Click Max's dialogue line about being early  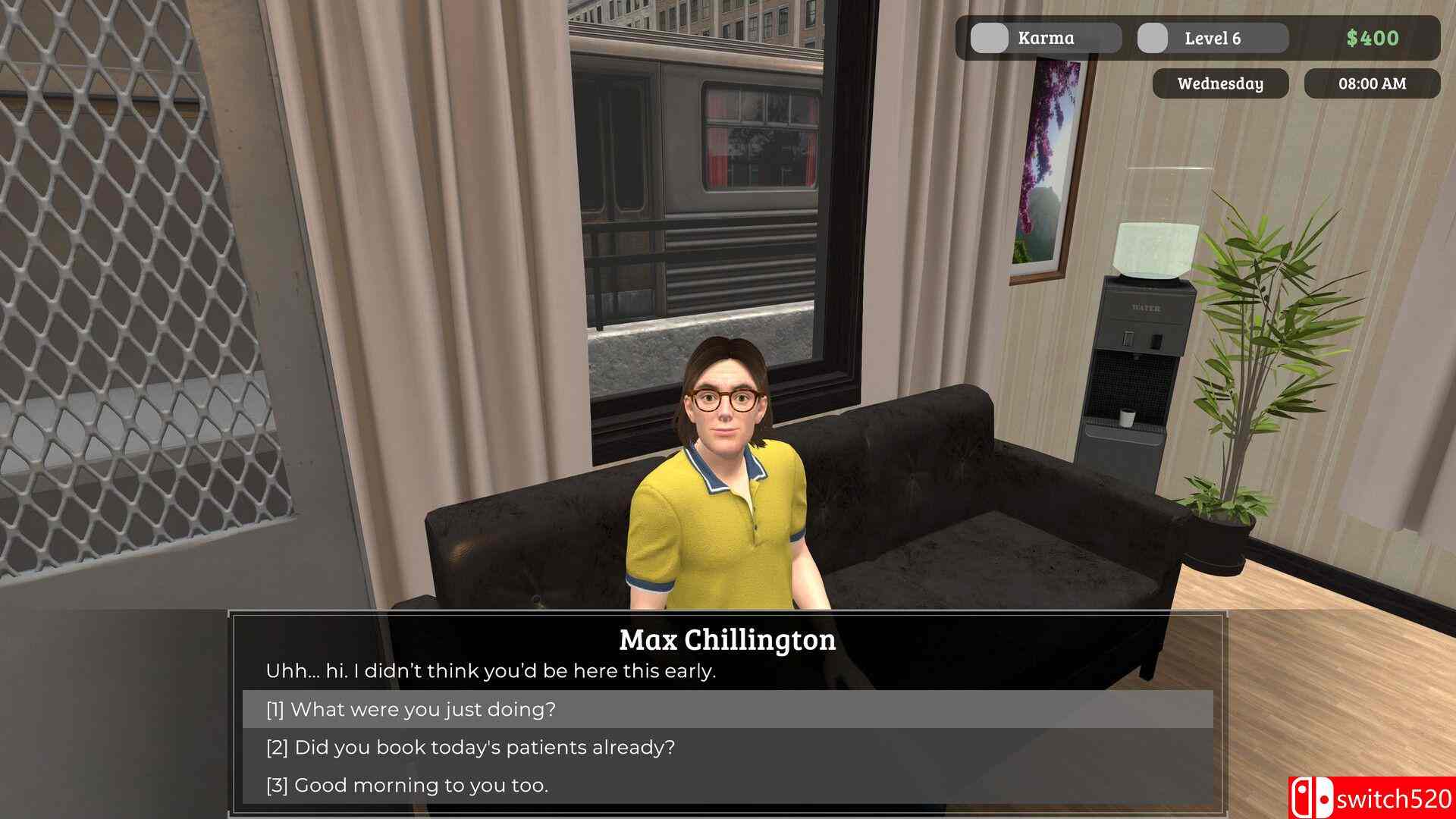coord(491,670)
